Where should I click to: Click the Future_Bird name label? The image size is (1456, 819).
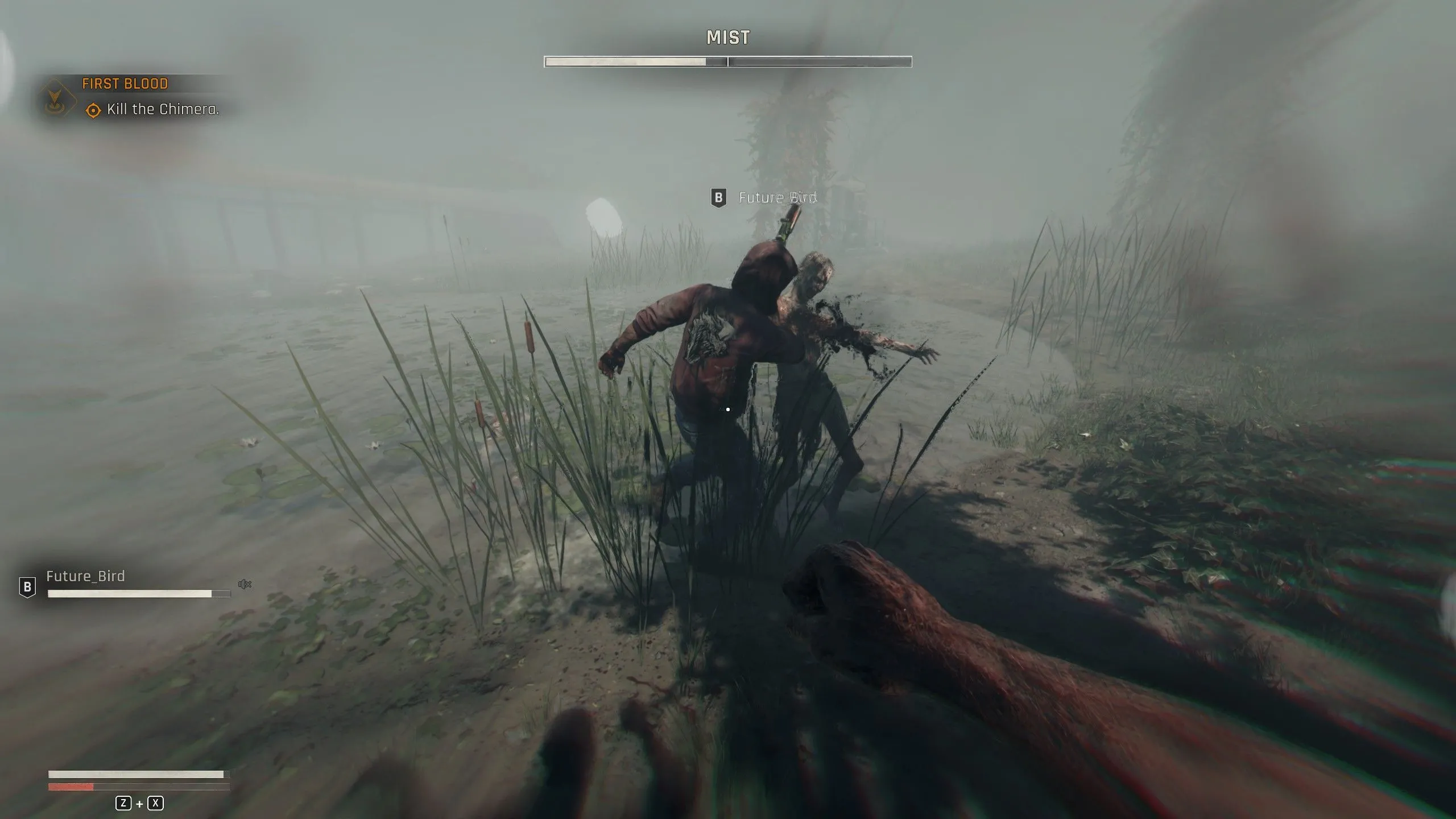click(x=777, y=197)
